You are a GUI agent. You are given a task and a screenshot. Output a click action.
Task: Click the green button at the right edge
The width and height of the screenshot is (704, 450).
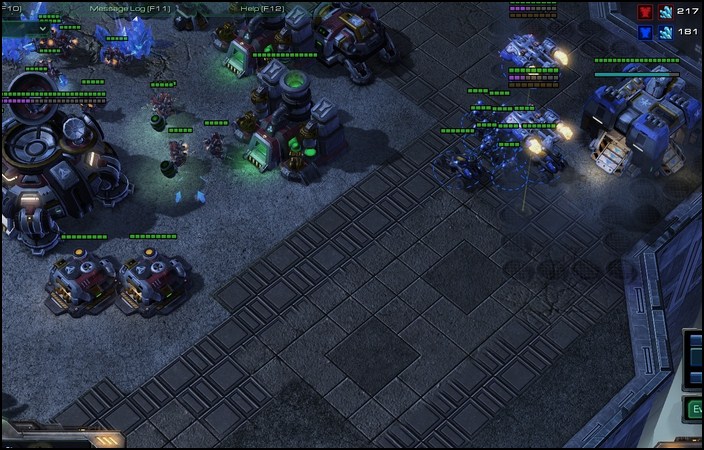(694, 408)
